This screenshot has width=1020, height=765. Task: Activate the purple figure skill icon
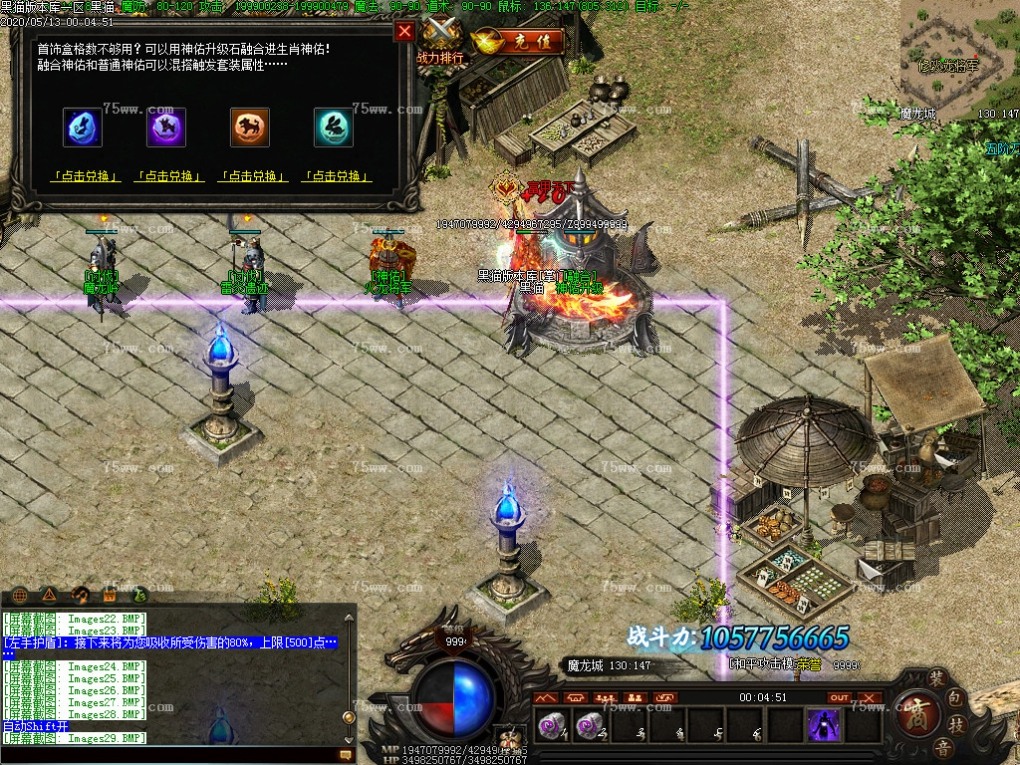pyautogui.click(x=823, y=725)
